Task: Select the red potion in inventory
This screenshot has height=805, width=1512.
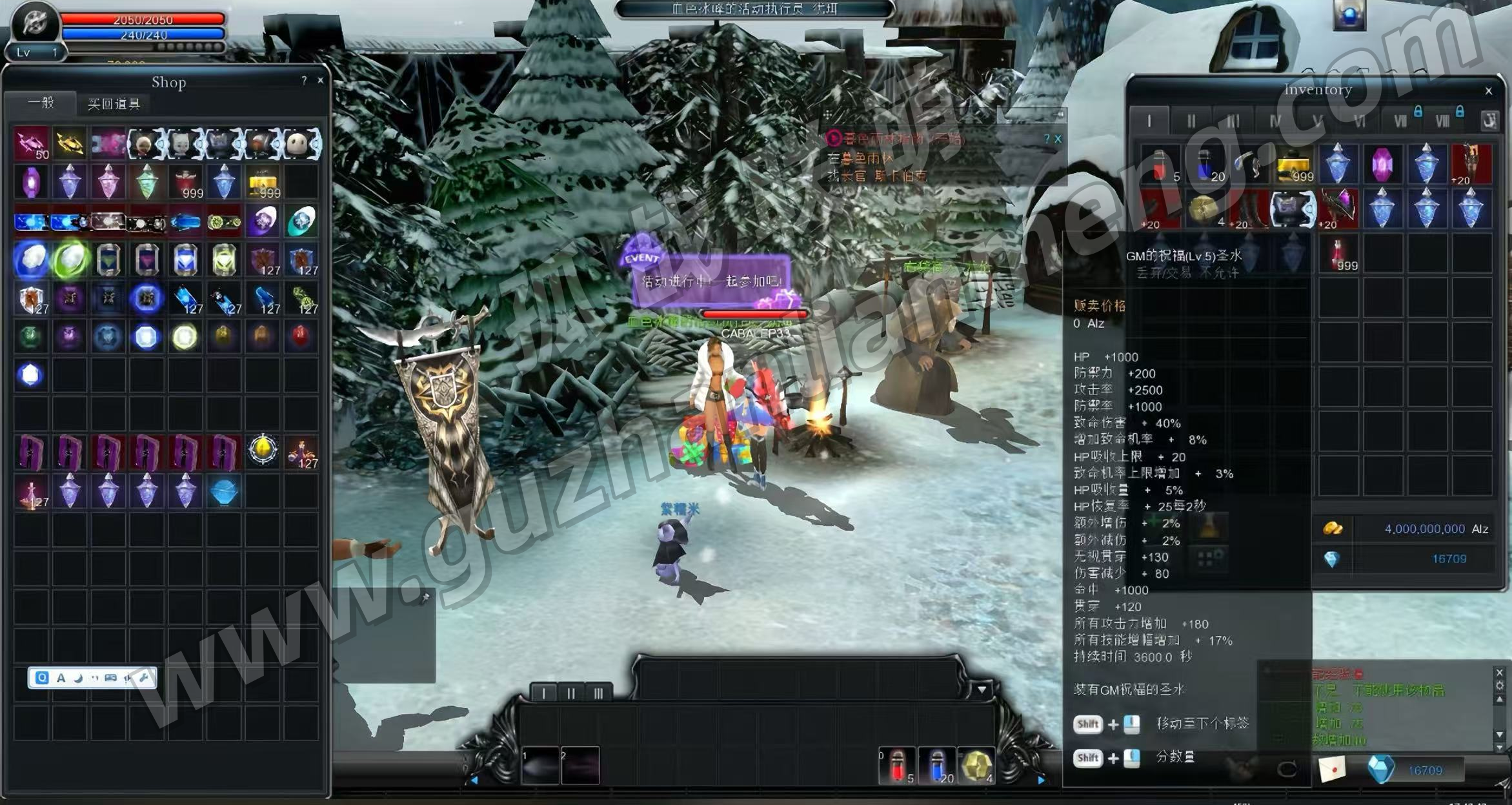Action: point(1160,165)
